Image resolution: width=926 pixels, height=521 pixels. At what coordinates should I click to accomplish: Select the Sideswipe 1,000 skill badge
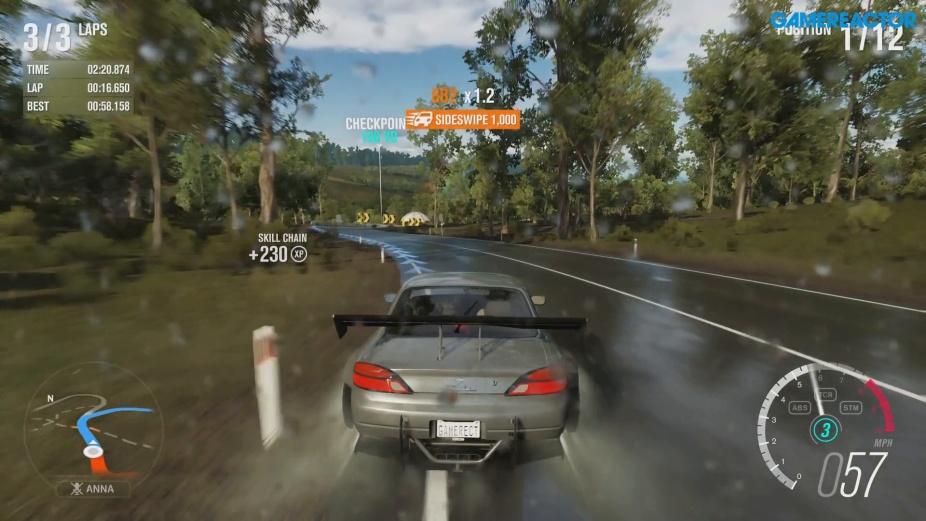tap(463, 120)
